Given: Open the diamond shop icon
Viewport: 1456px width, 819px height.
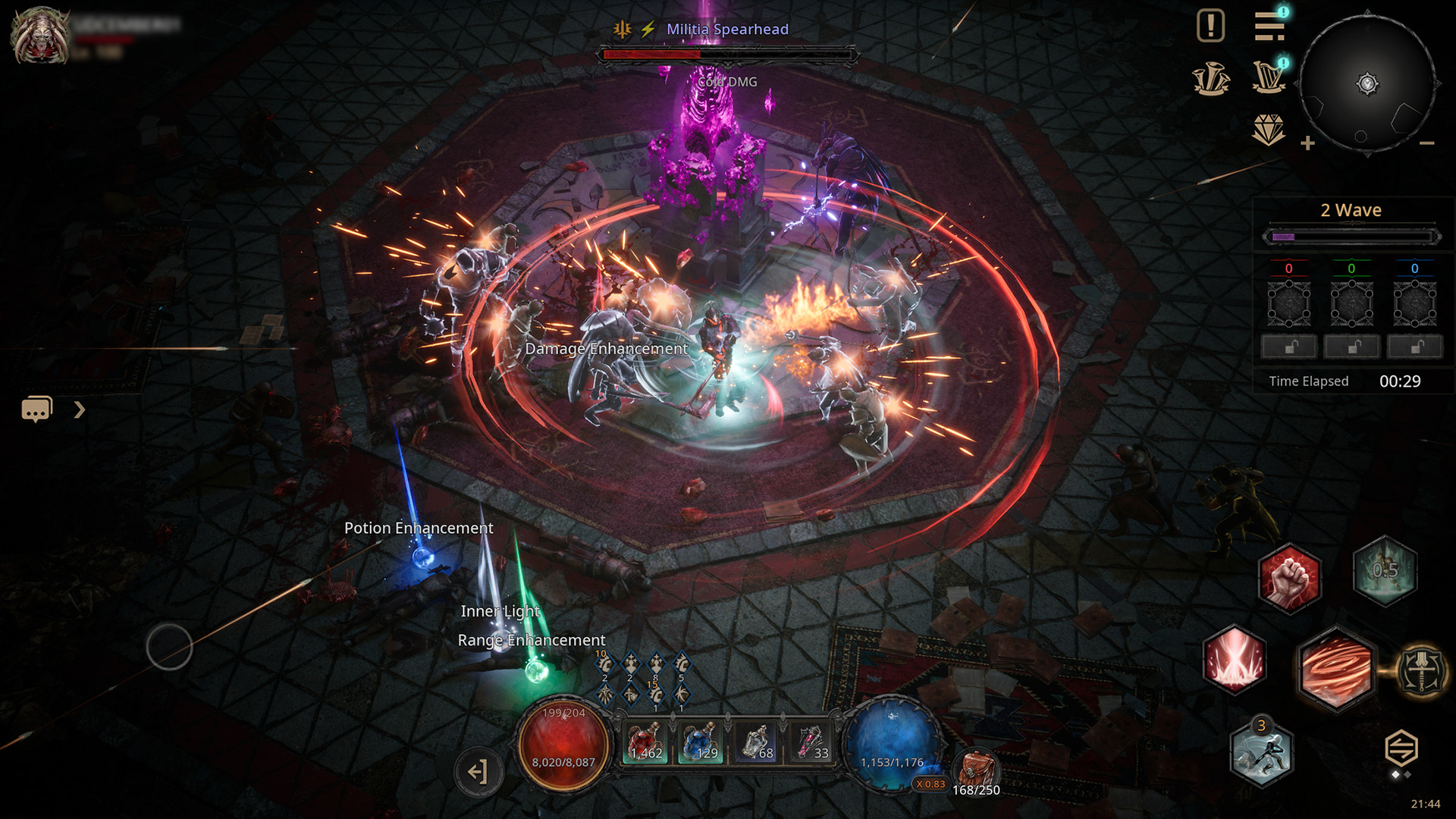Looking at the screenshot, I should pos(1268,130).
